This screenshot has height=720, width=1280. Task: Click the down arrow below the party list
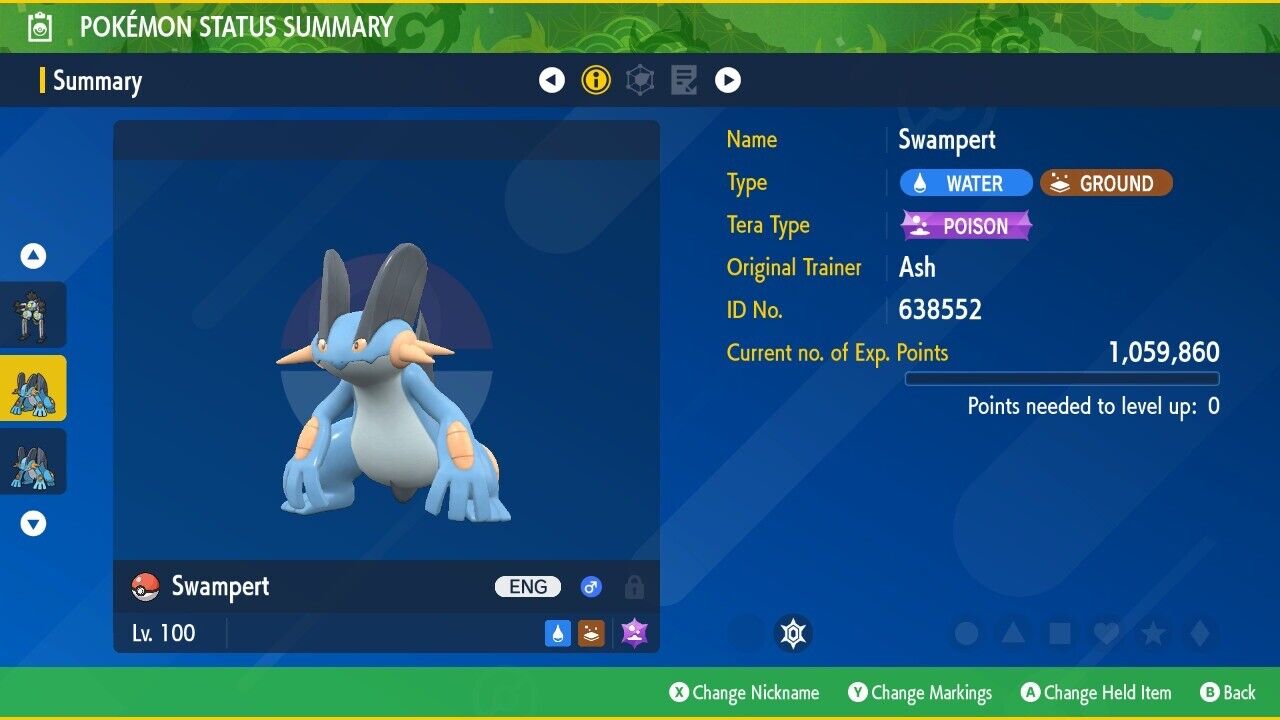[x=33, y=523]
